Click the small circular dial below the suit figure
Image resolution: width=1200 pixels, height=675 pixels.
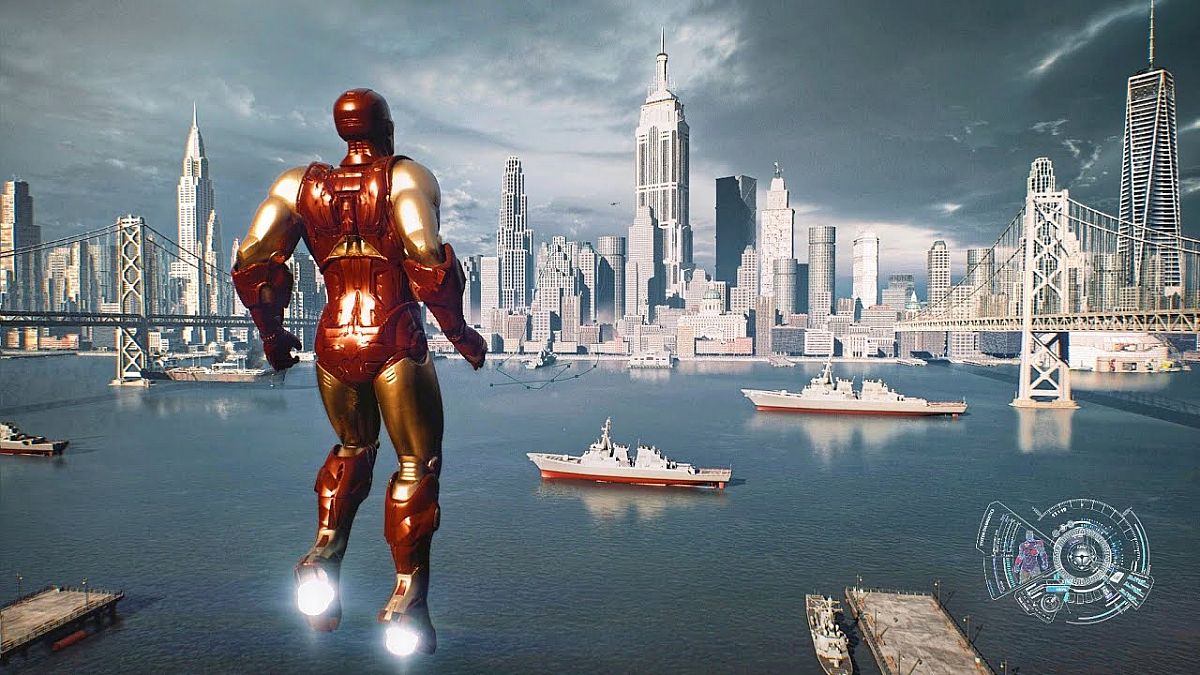pyautogui.click(x=1050, y=602)
